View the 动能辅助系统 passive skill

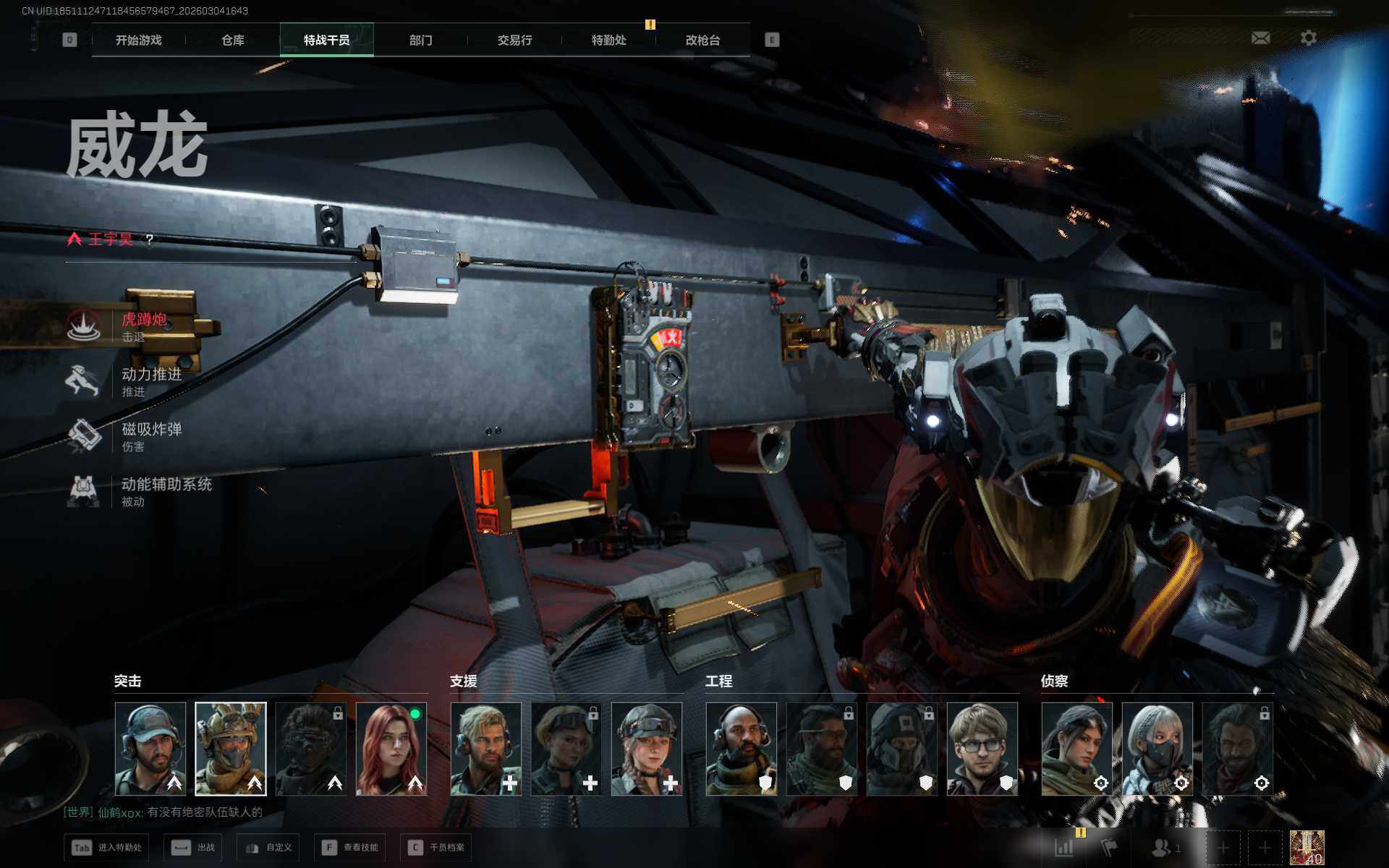(x=165, y=491)
